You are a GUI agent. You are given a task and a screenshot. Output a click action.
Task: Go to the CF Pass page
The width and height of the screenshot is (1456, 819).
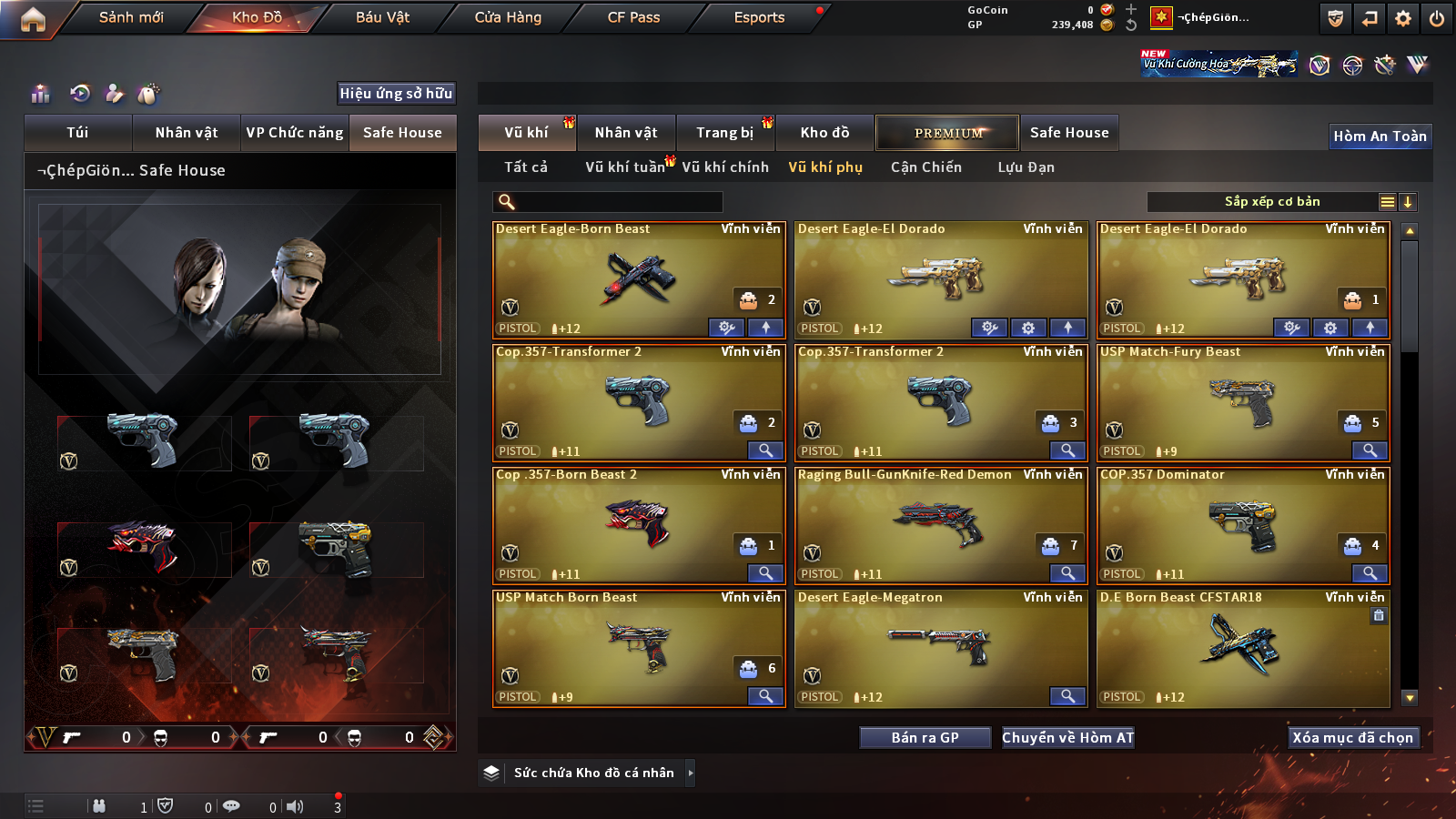tap(633, 17)
